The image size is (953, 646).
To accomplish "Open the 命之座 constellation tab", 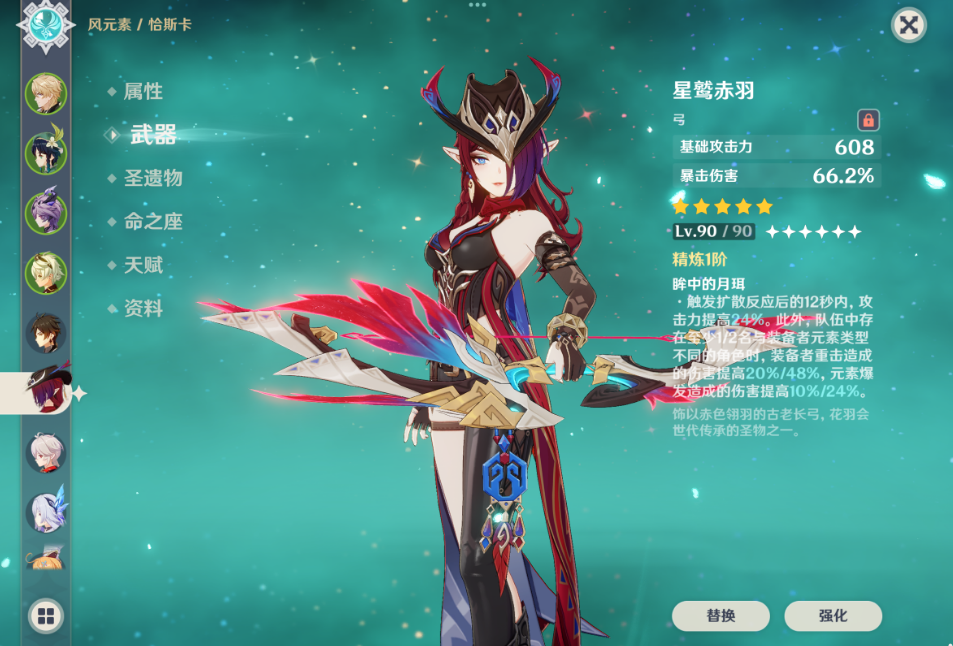I will pyautogui.click(x=152, y=222).
